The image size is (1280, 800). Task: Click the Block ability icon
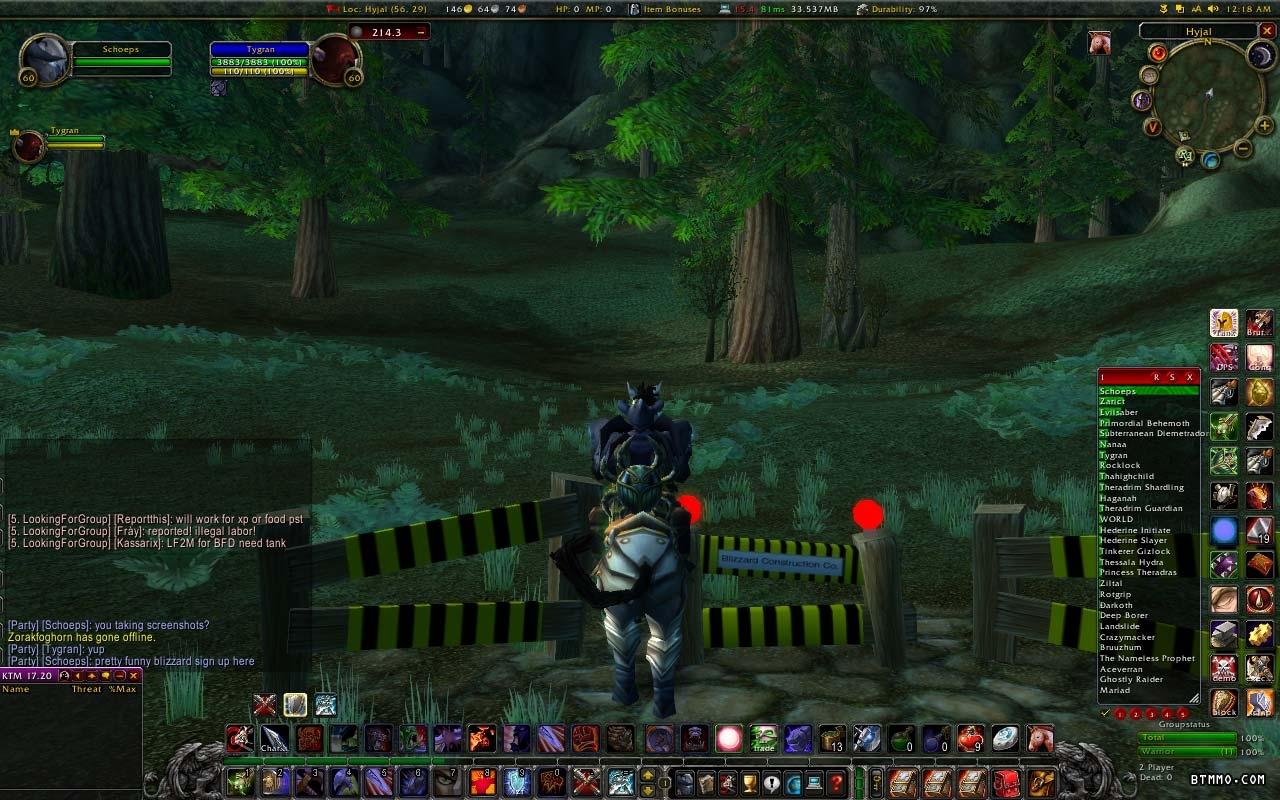tap(1225, 702)
